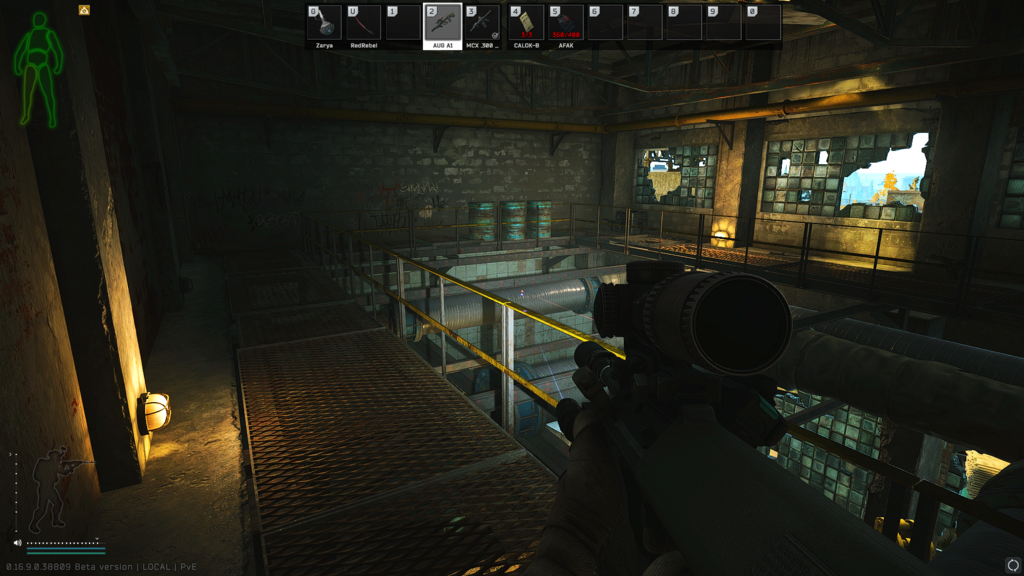The width and height of the screenshot is (1024, 576).
Task: Select the Zarya grenade slot
Action: click(324, 23)
